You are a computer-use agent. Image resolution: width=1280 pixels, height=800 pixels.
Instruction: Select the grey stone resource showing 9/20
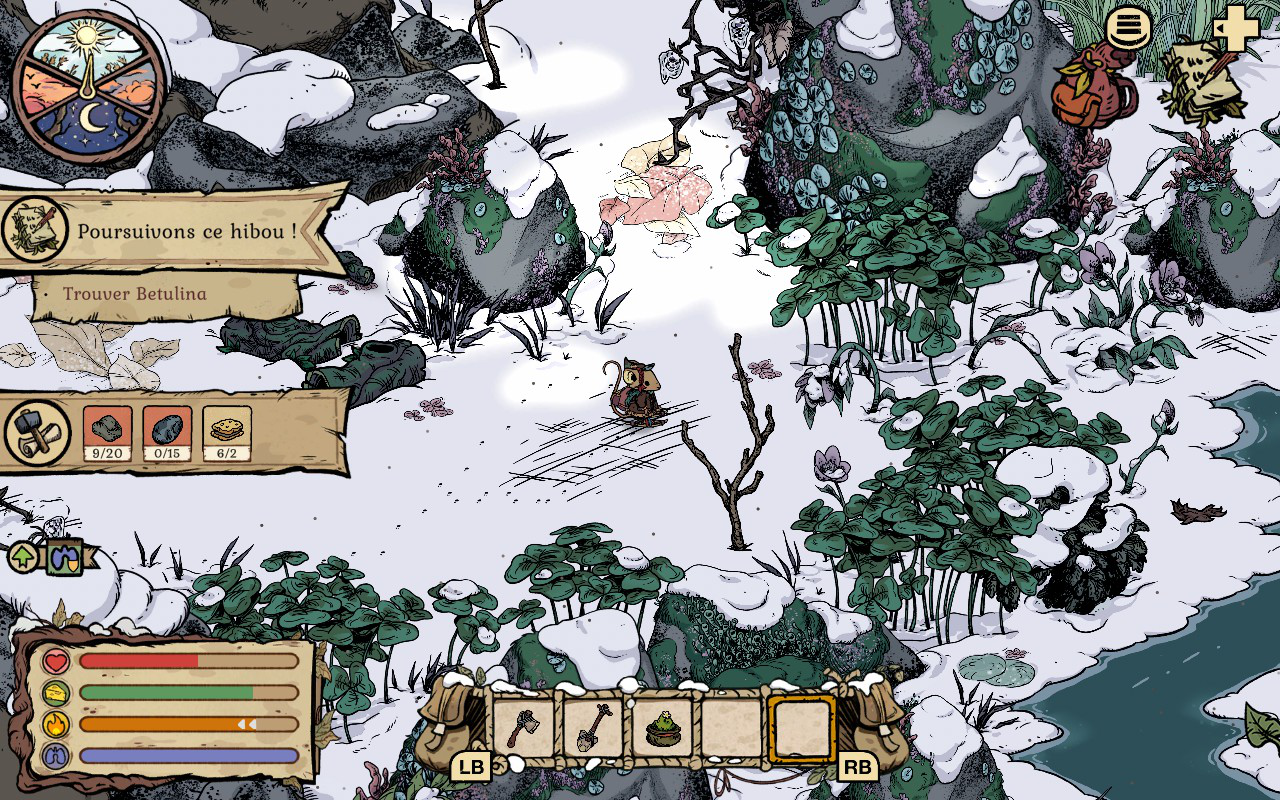click(x=107, y=431)
